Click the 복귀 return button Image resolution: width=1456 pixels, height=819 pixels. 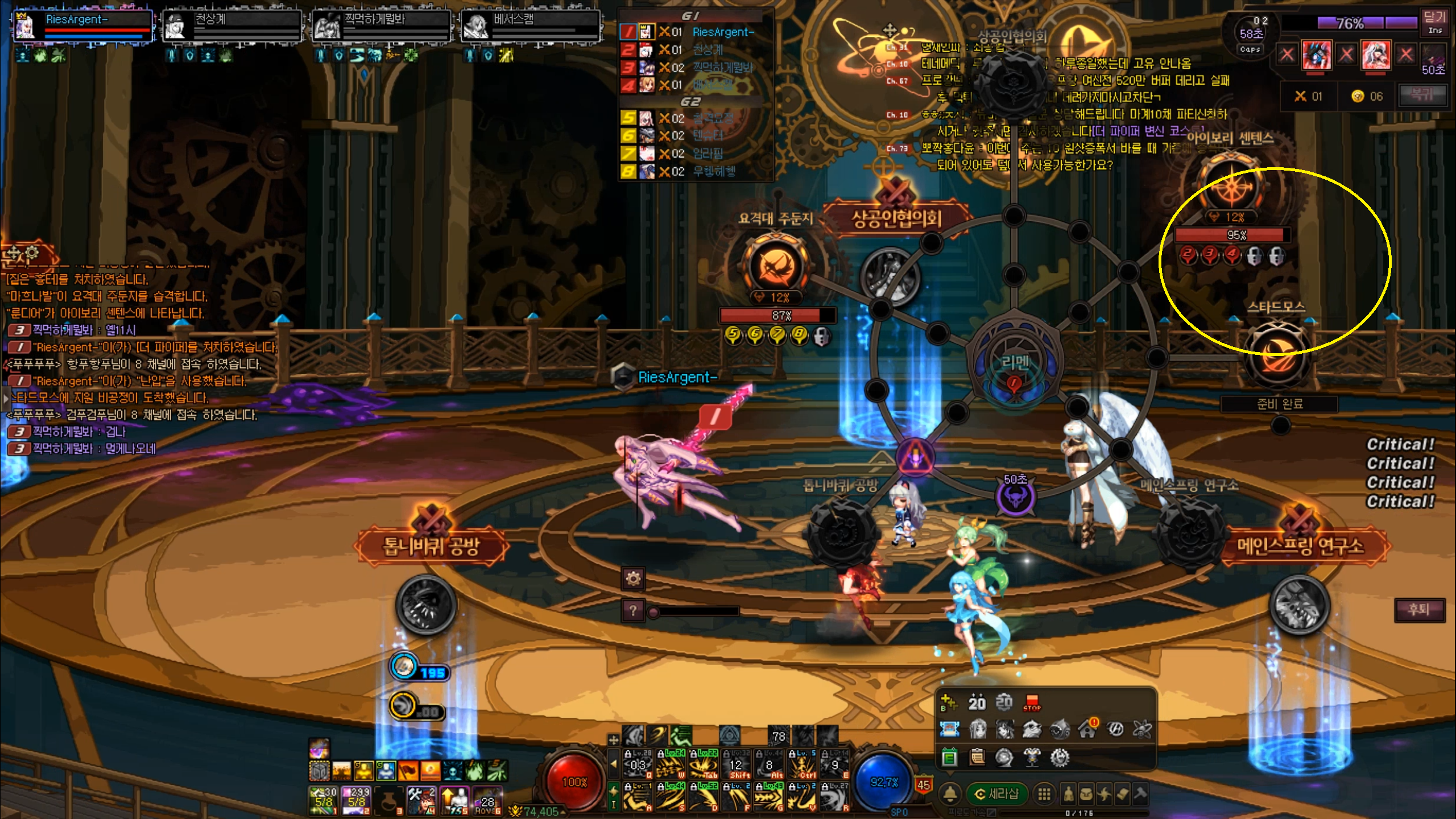tap(1422, 94)
